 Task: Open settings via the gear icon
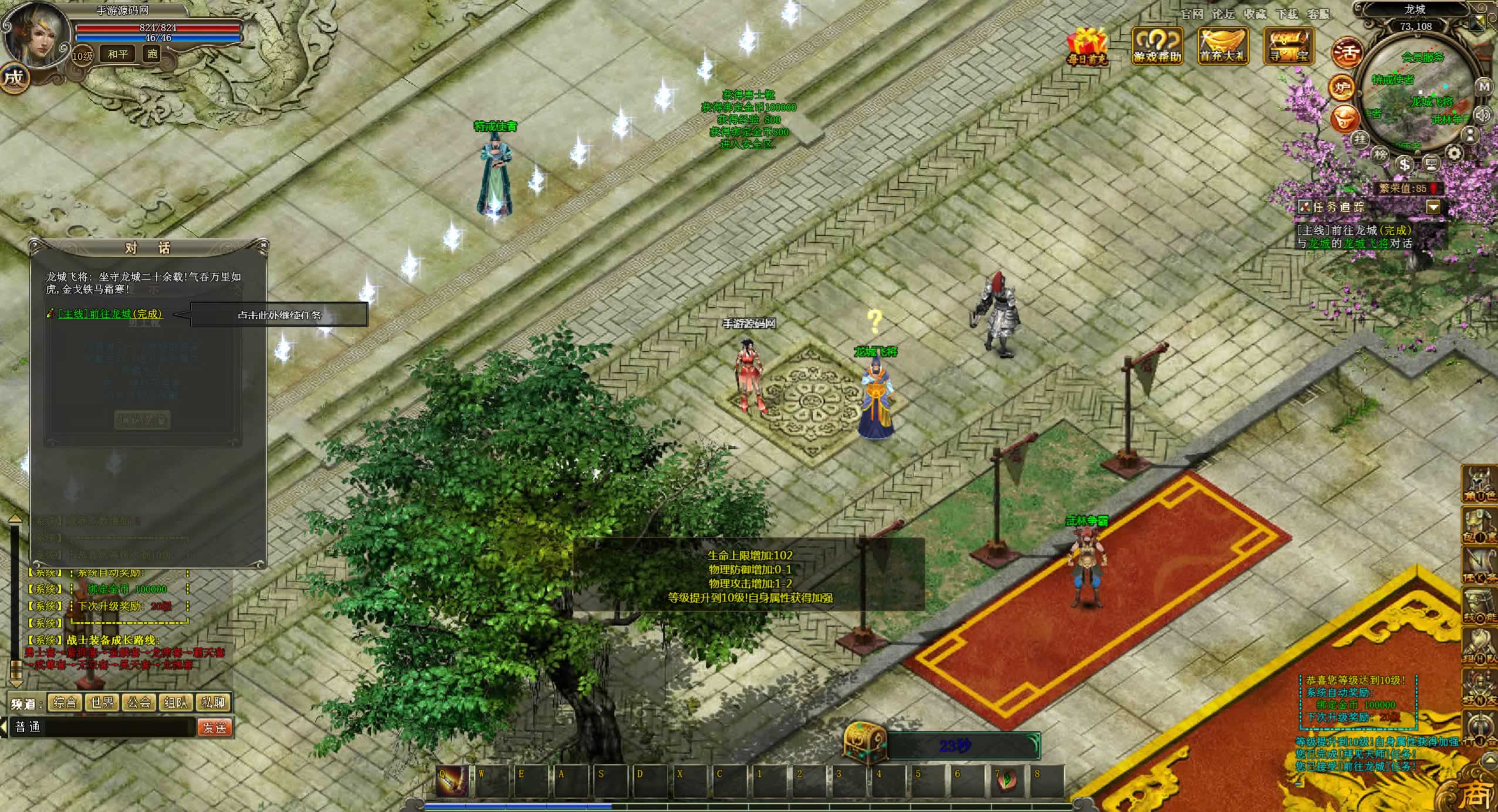tap(1454, 154)
